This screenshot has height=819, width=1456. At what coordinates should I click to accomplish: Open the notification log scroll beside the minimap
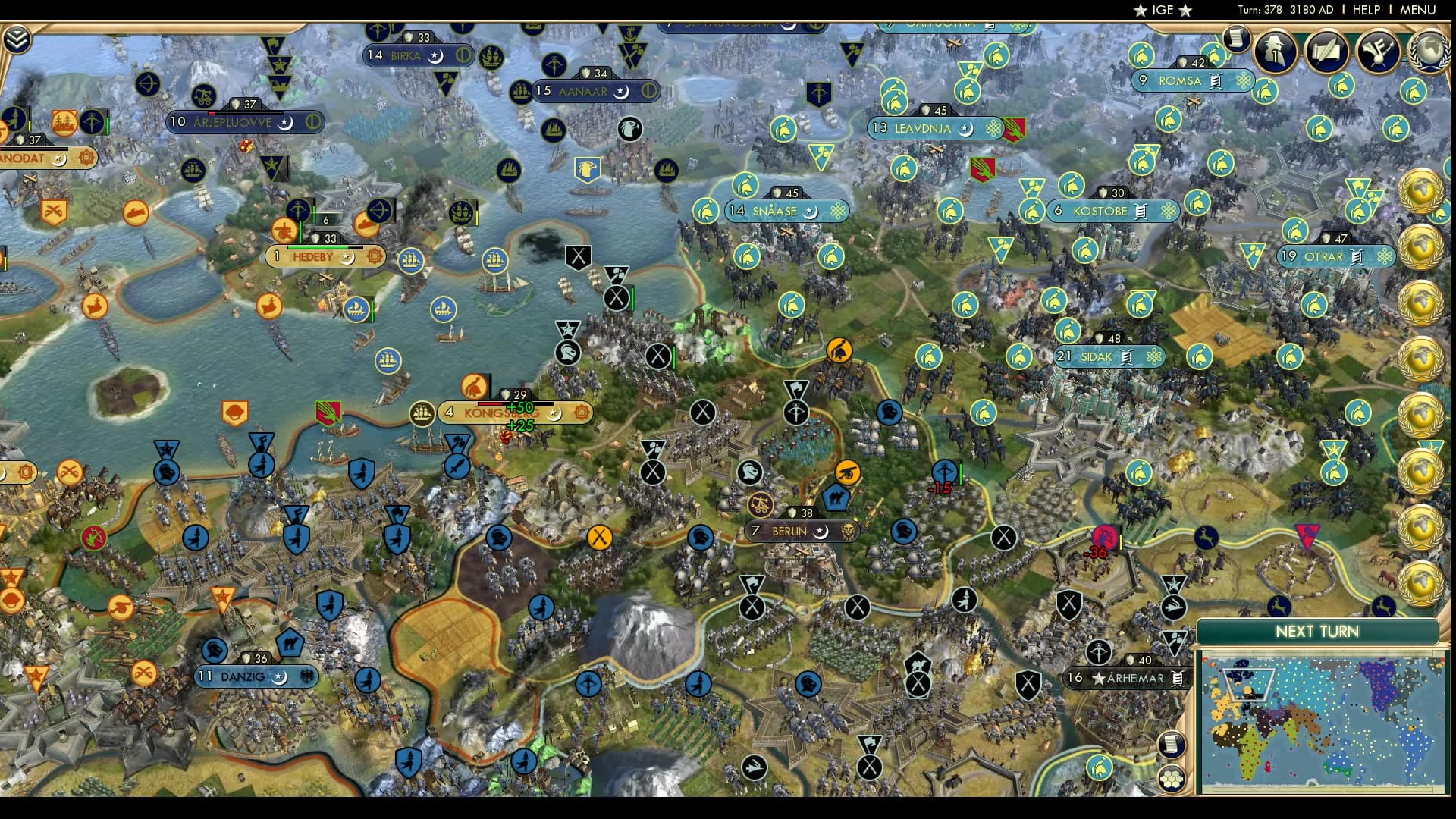click(1172, 744)
